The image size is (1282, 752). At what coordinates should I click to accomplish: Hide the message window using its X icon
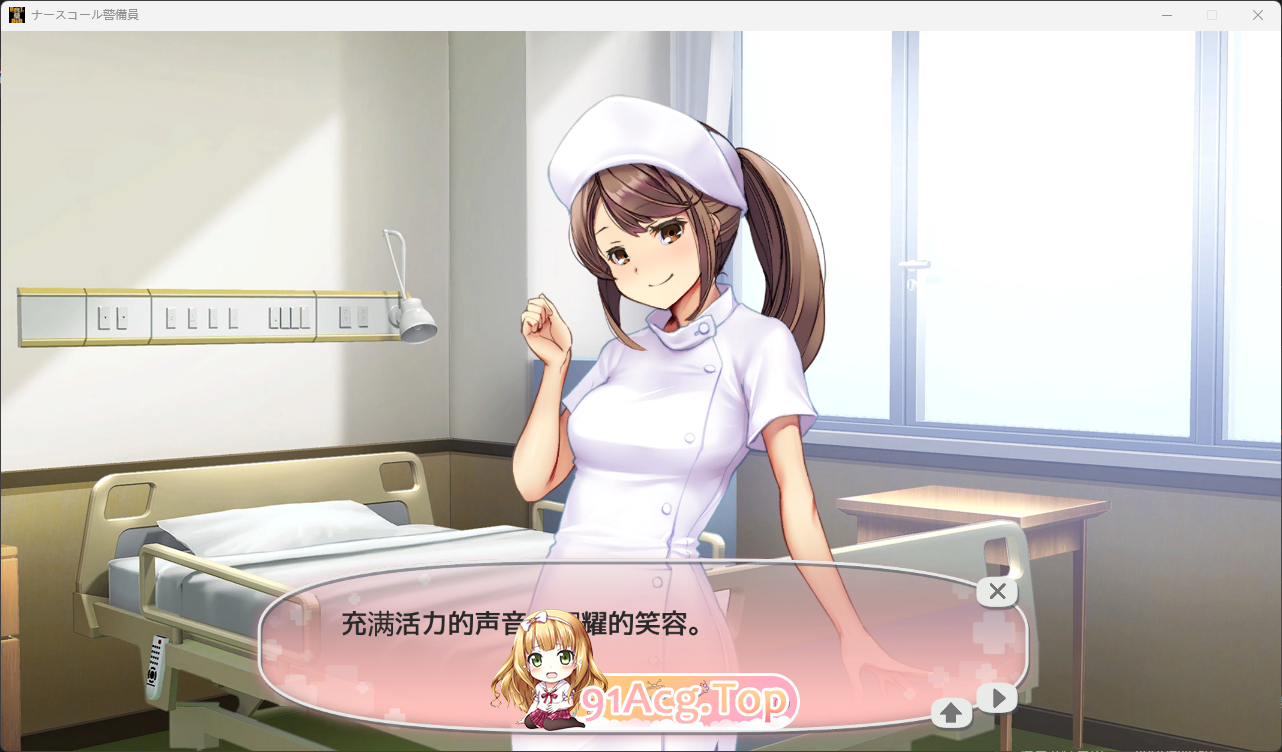tap(996, 591)
